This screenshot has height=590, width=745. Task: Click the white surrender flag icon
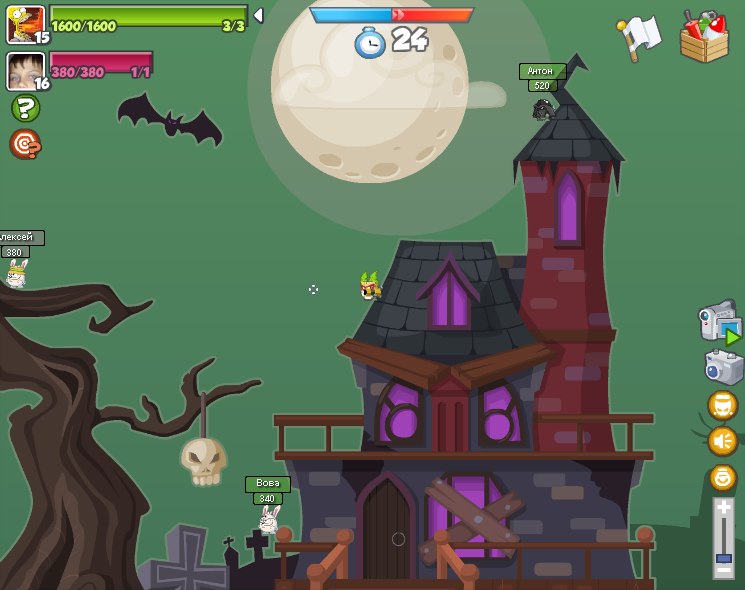coord(640,36)
